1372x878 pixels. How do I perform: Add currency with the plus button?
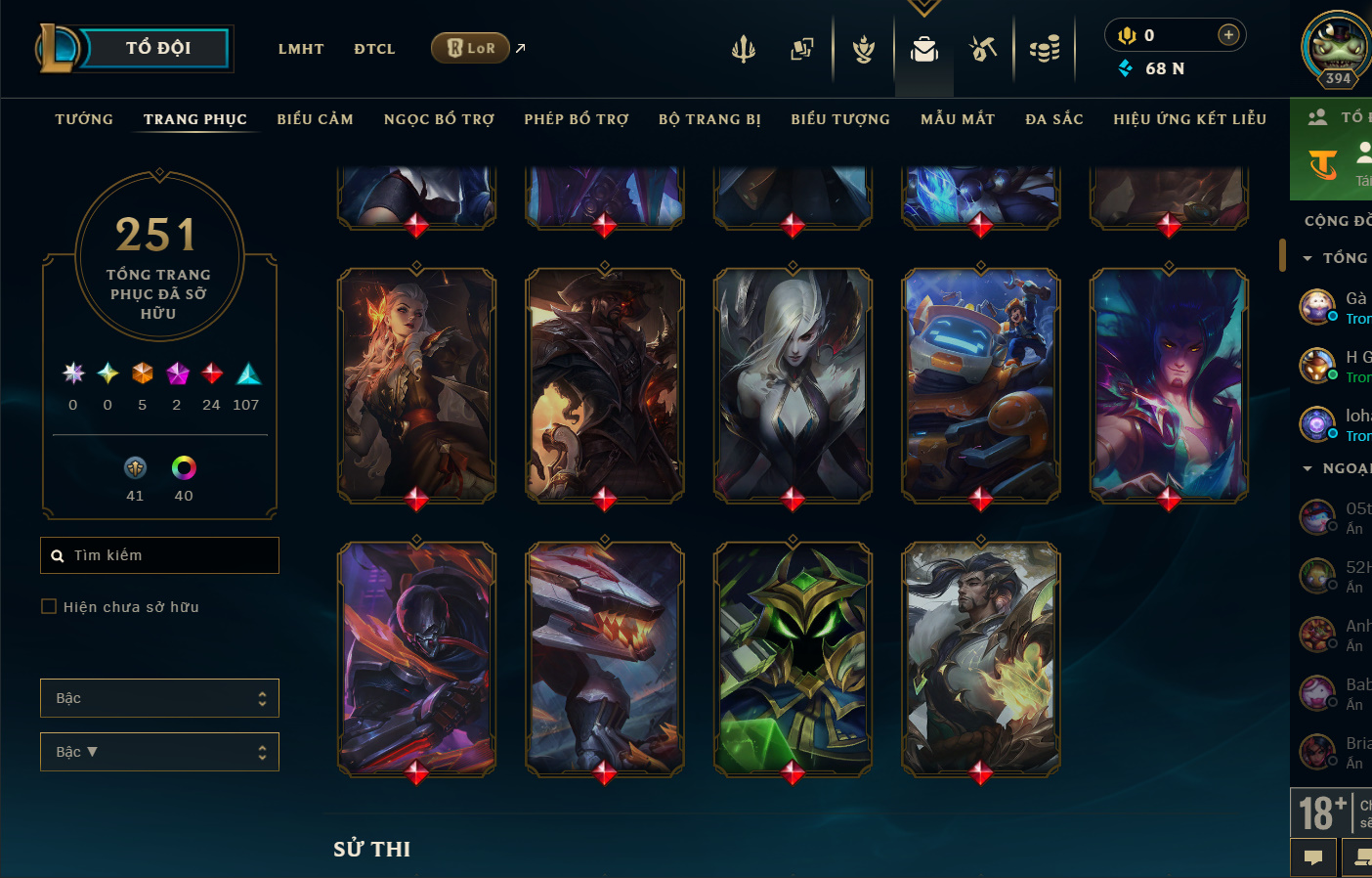tap(1228, 35)
